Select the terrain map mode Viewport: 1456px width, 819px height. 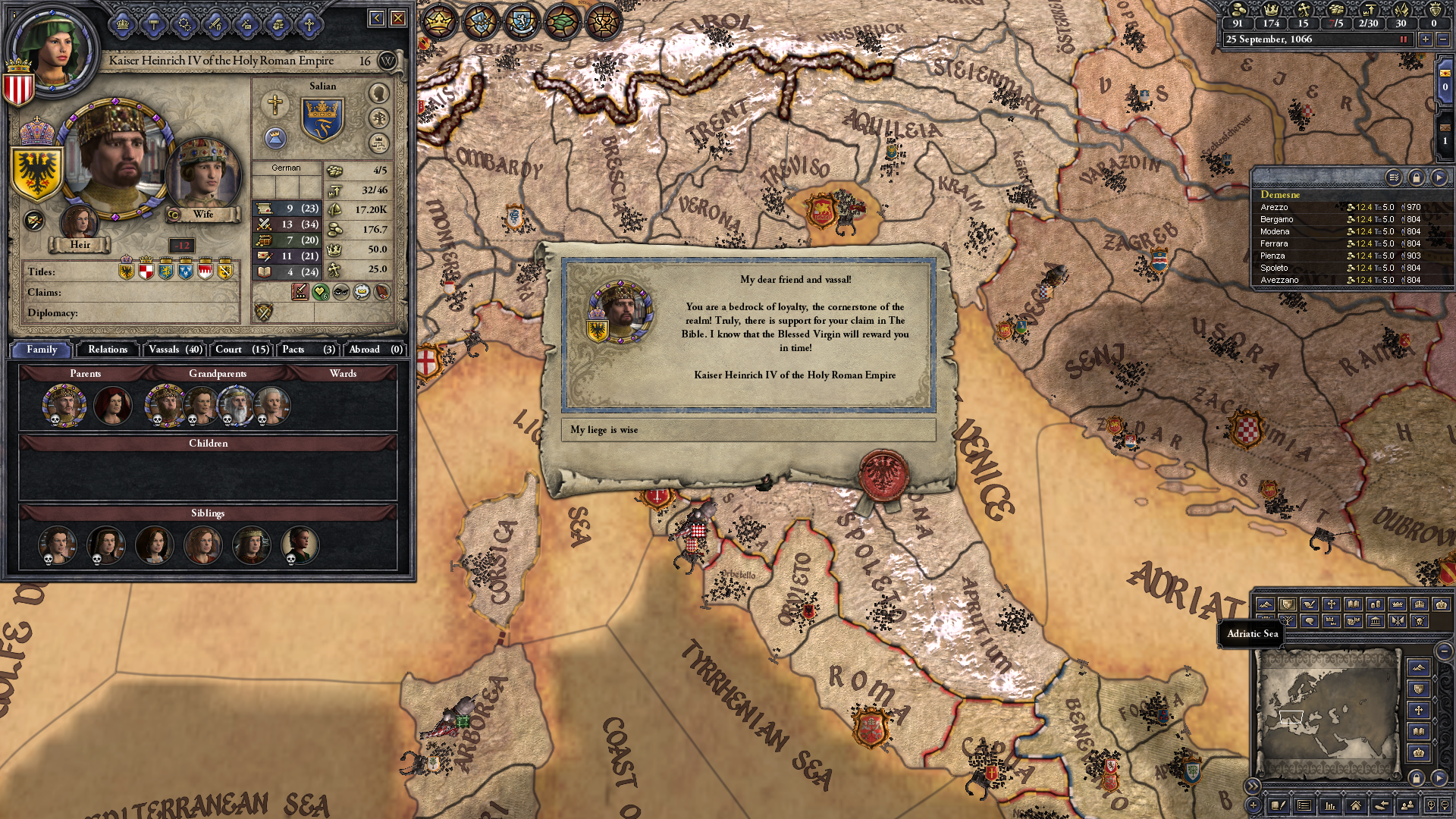[x=1266, y=604]
